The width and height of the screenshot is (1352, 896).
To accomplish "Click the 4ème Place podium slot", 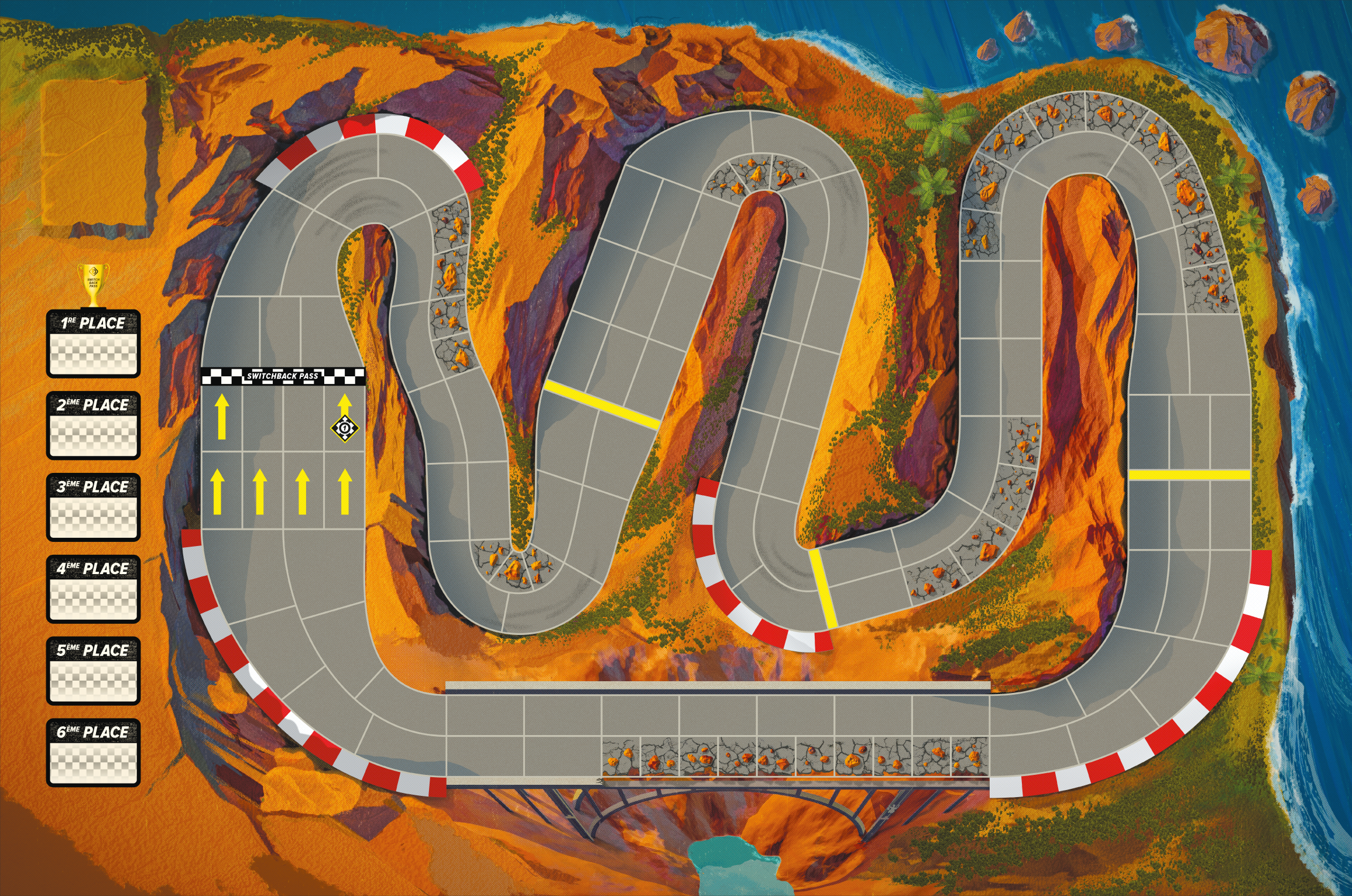I will pos(93,590).
